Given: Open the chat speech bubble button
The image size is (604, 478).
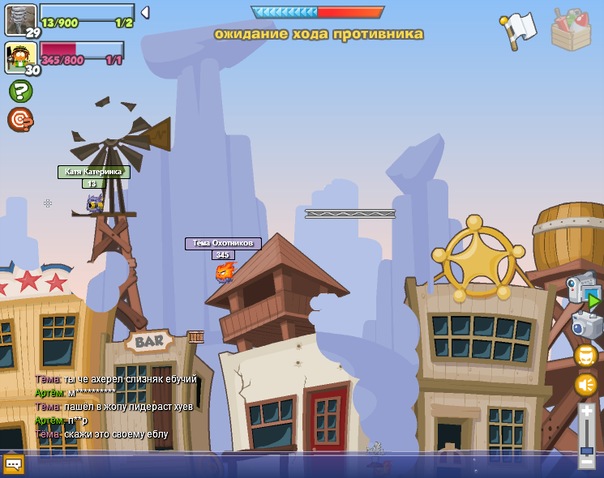Looking at the screenshot, I should point(13,464).
